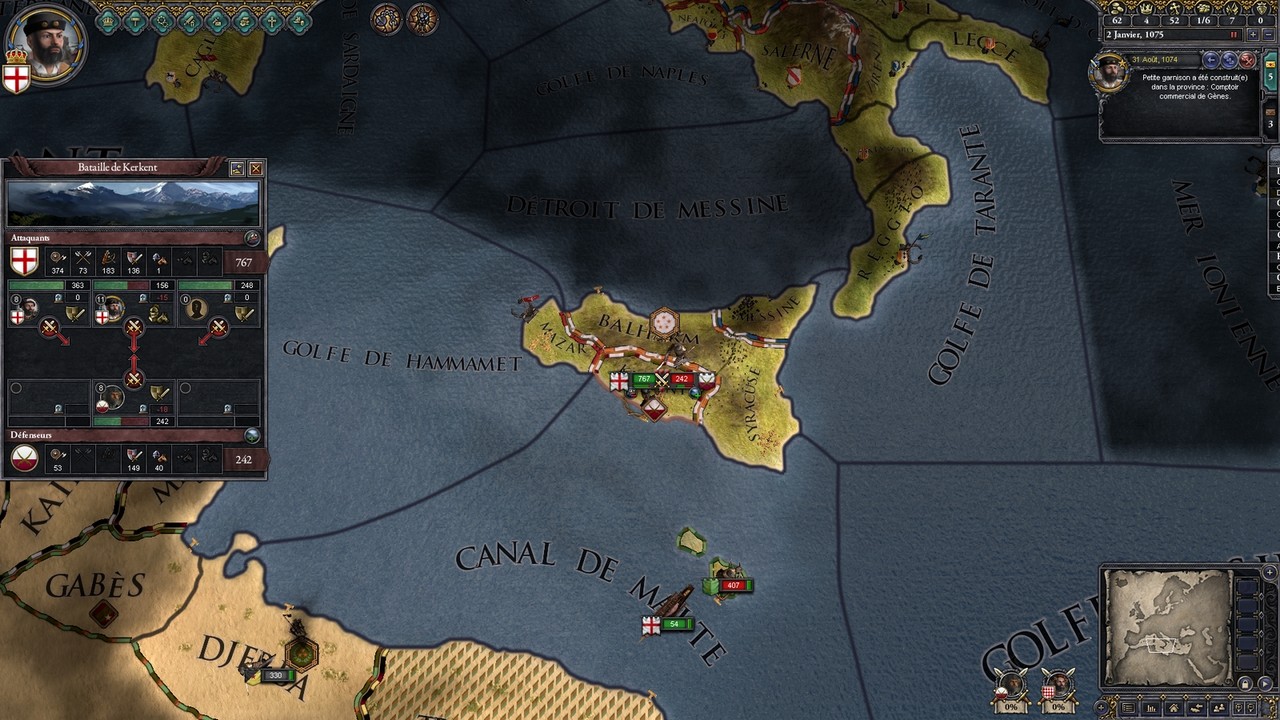
Task: Minimize the Bataille de Kerkent battle window
Action: pyautogui.click(x=237, y=168)
